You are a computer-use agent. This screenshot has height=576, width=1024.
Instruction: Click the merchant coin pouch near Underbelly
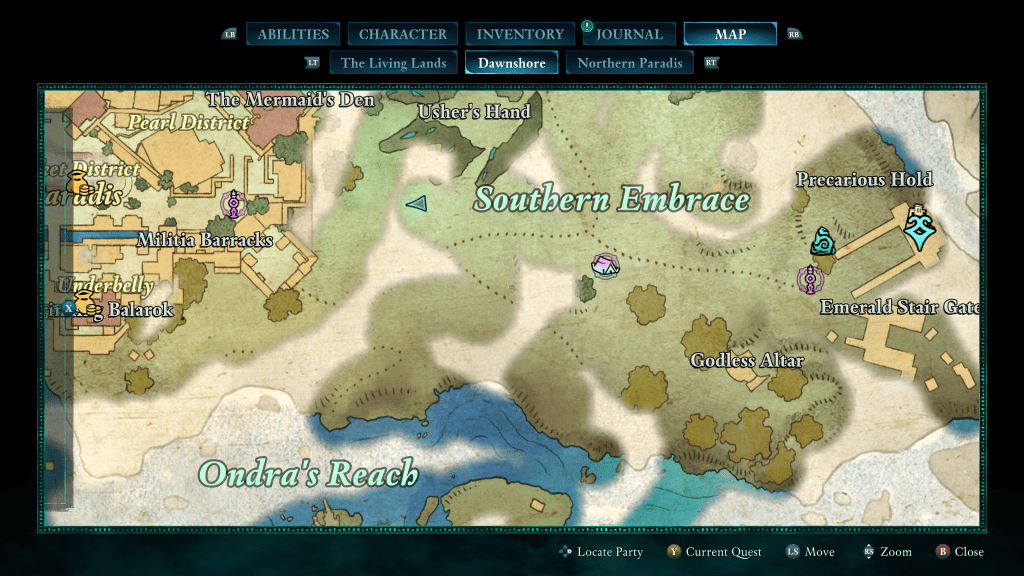pyautogui.click(x=86, y=304)
